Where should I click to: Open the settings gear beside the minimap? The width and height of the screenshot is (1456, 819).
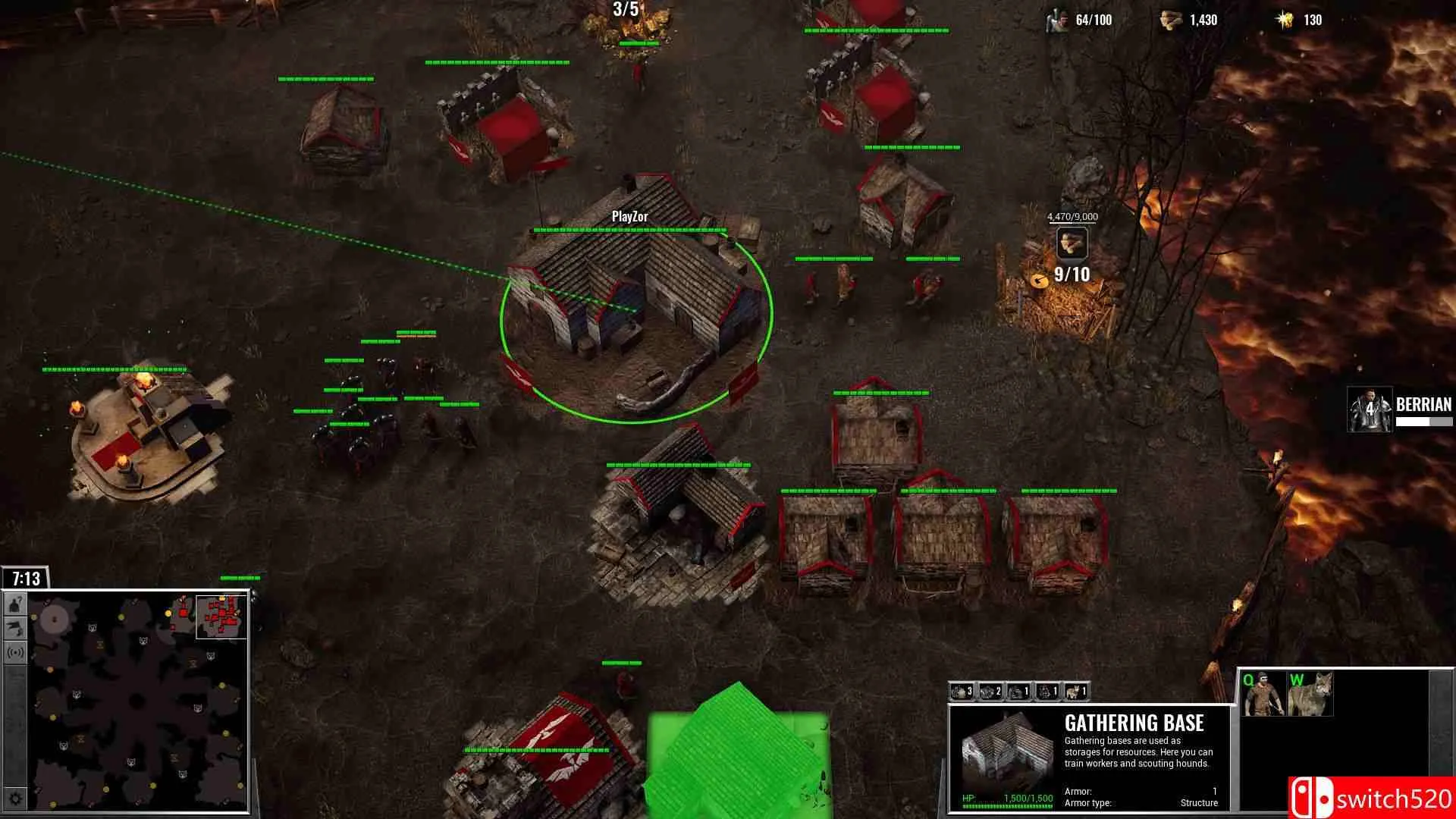[x=16, y=798]
